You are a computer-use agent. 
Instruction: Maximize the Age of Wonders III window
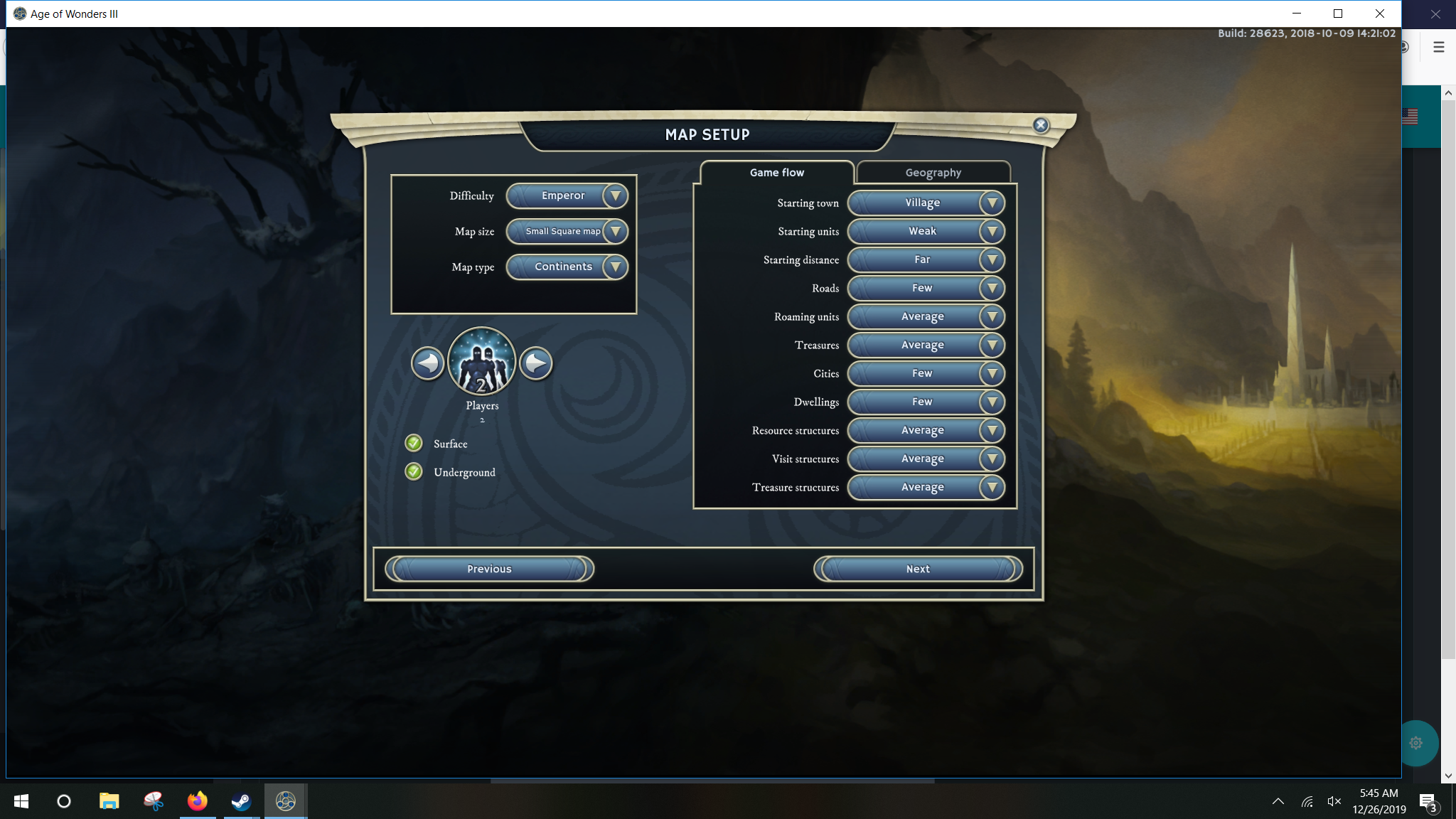[1337, 14]
